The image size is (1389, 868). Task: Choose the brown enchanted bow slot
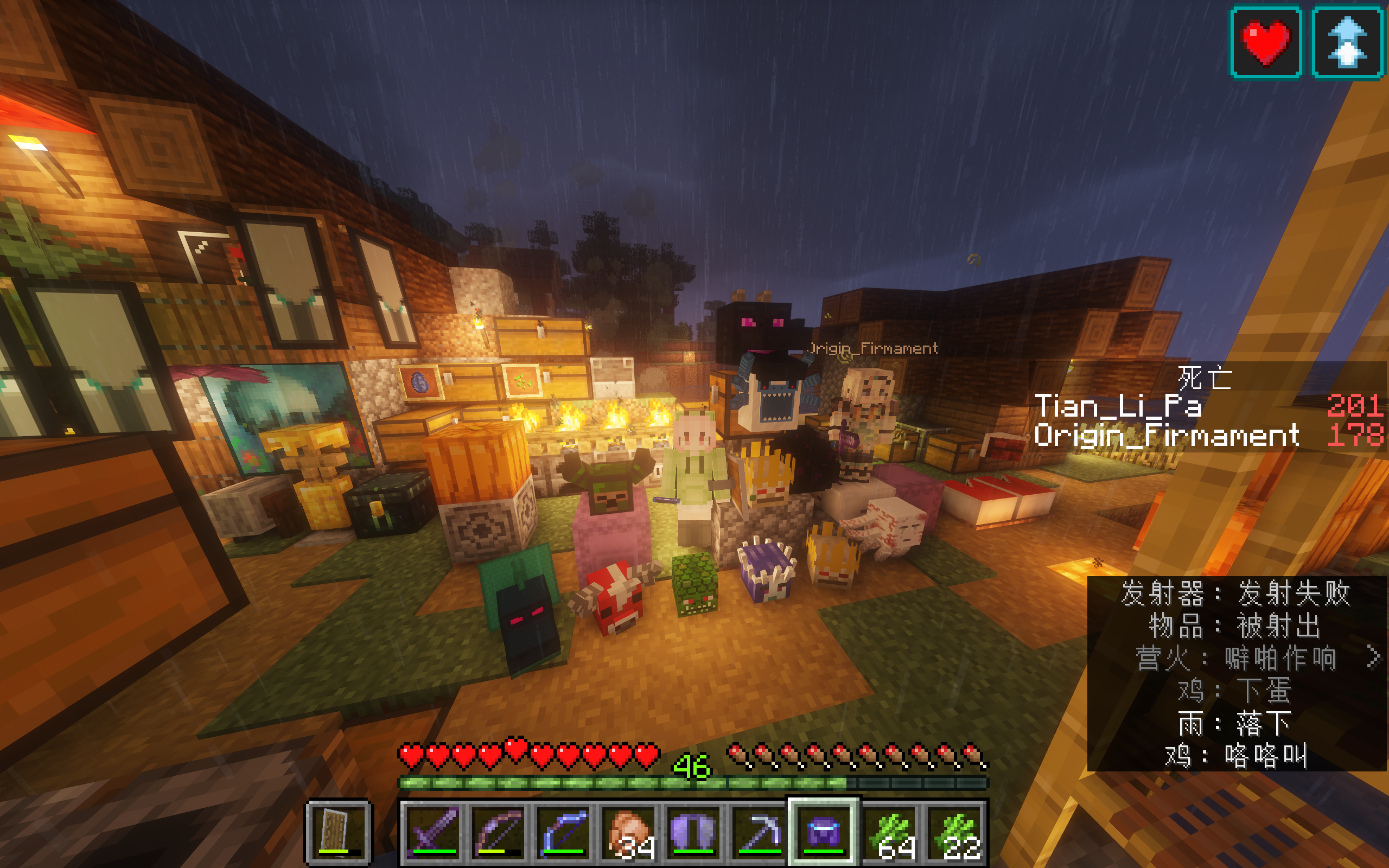[499, 832]
